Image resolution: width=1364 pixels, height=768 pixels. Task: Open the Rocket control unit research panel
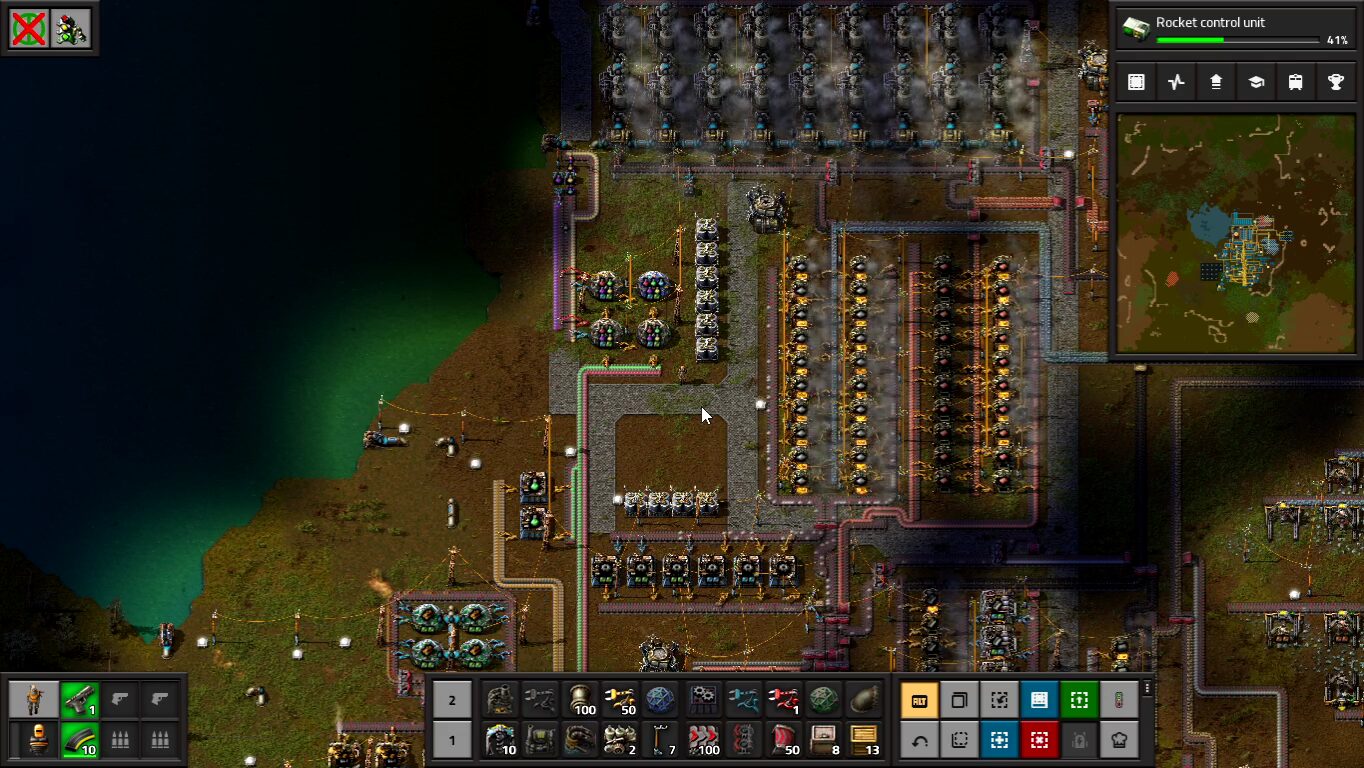coord(1237,30)
